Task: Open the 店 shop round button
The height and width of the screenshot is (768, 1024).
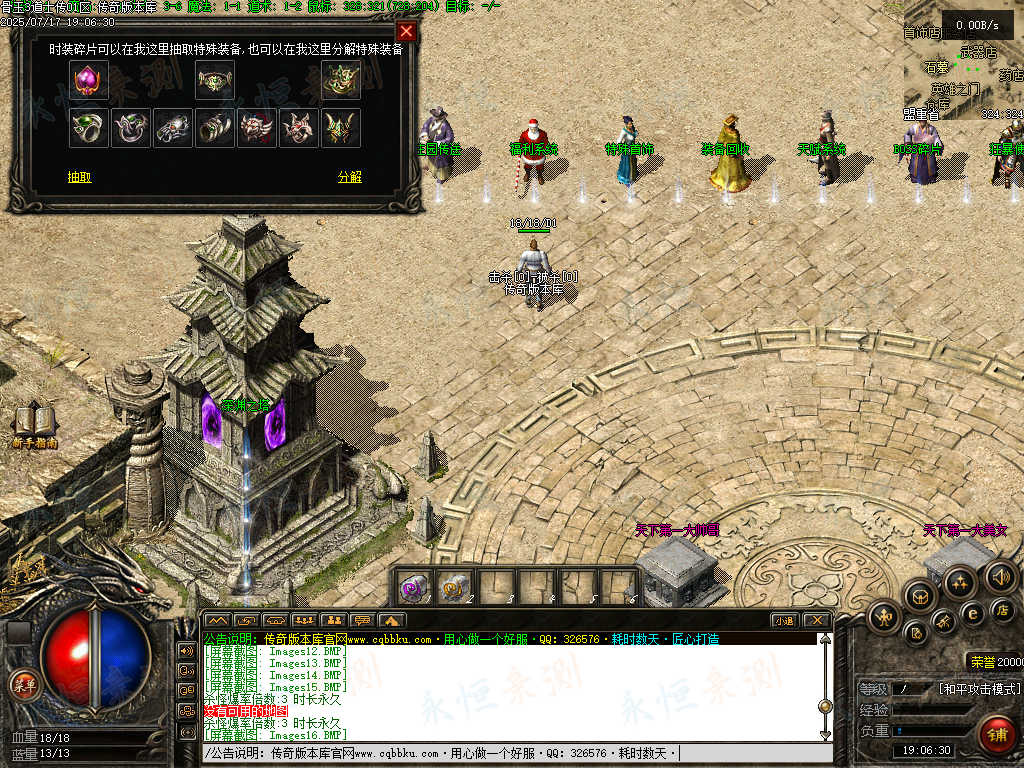Action: 1003,609
